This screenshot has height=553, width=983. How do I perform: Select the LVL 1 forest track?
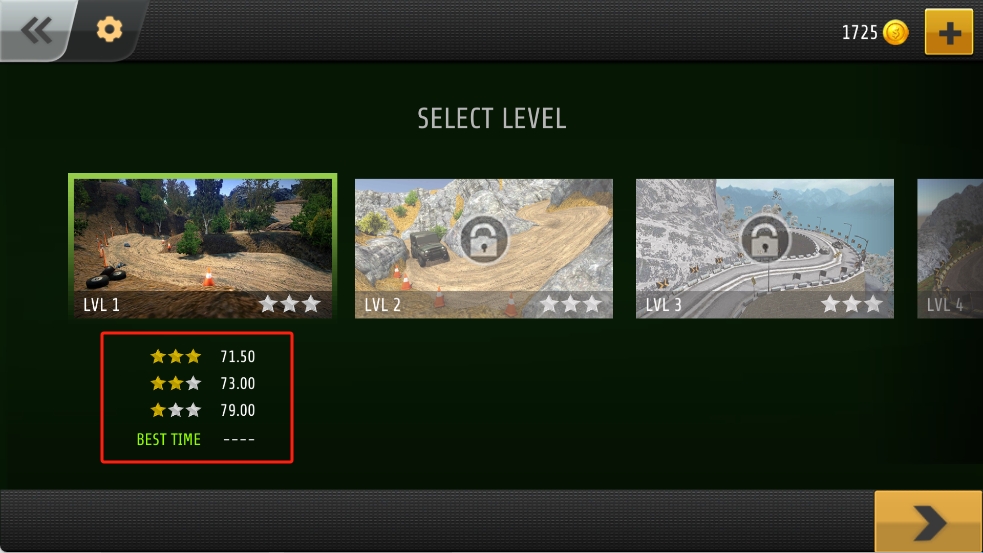coord(202,247)
